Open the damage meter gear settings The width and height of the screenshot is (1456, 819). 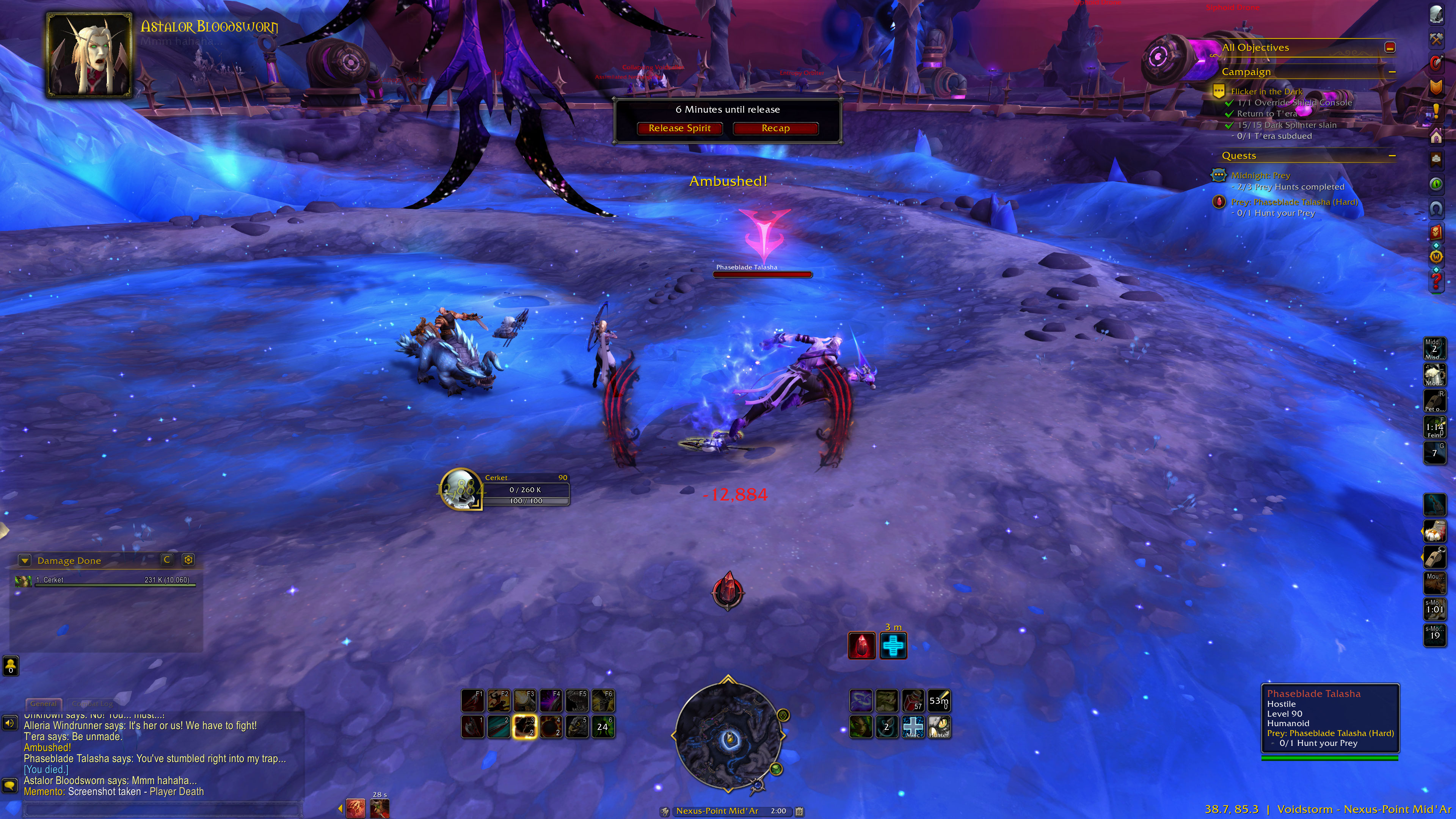pos(188,560)
